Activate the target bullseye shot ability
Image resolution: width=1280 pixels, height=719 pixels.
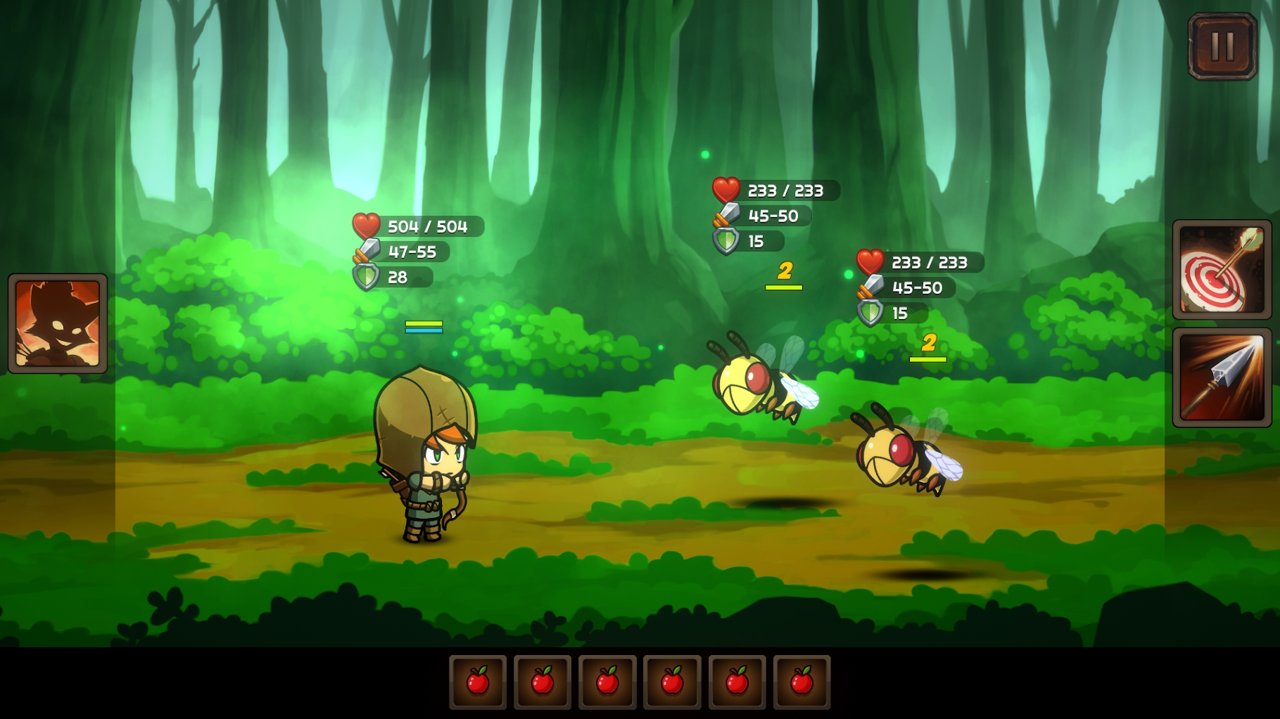coord(1221,270)
